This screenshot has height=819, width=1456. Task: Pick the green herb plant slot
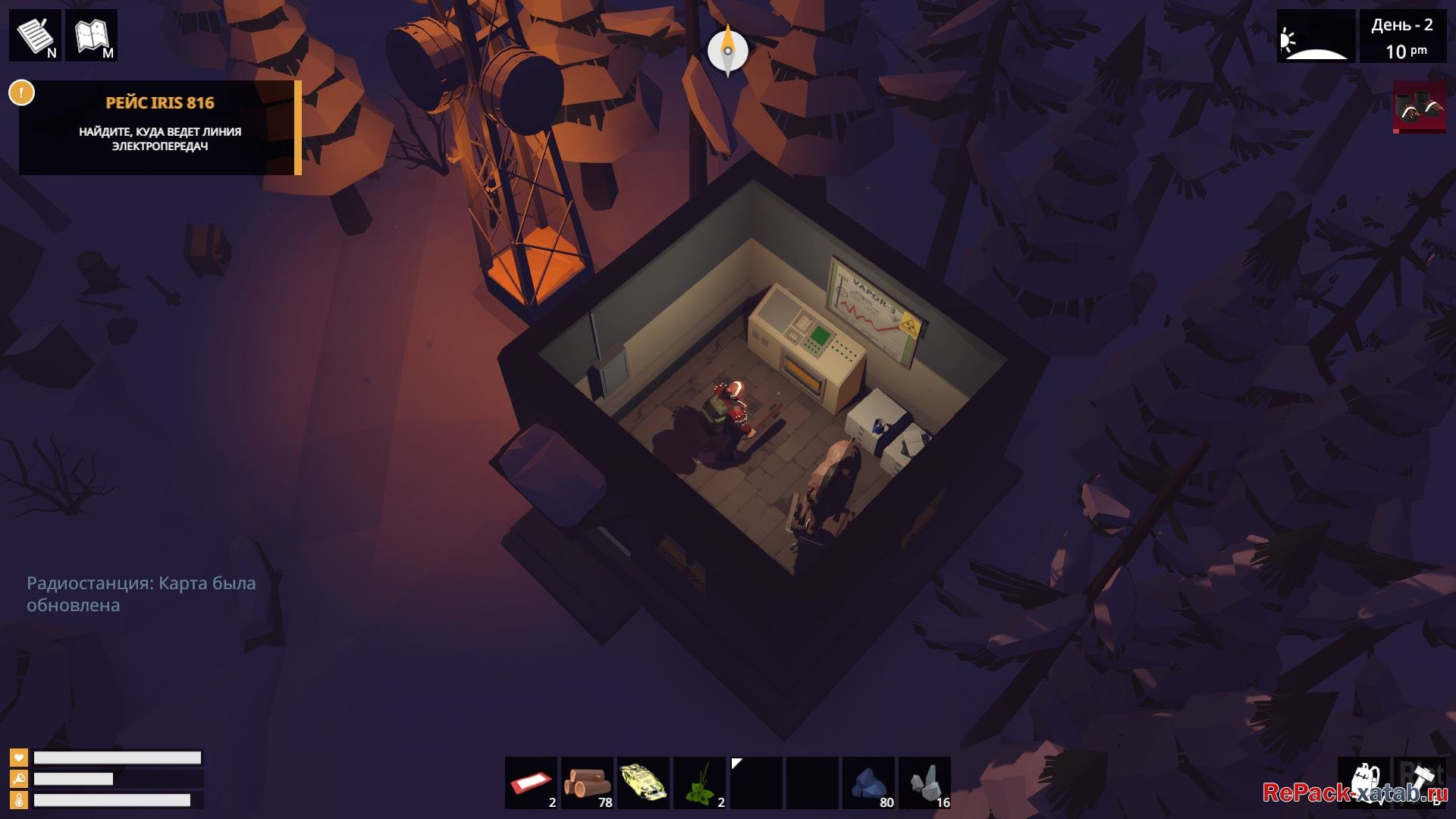click(x=699, y=783)
